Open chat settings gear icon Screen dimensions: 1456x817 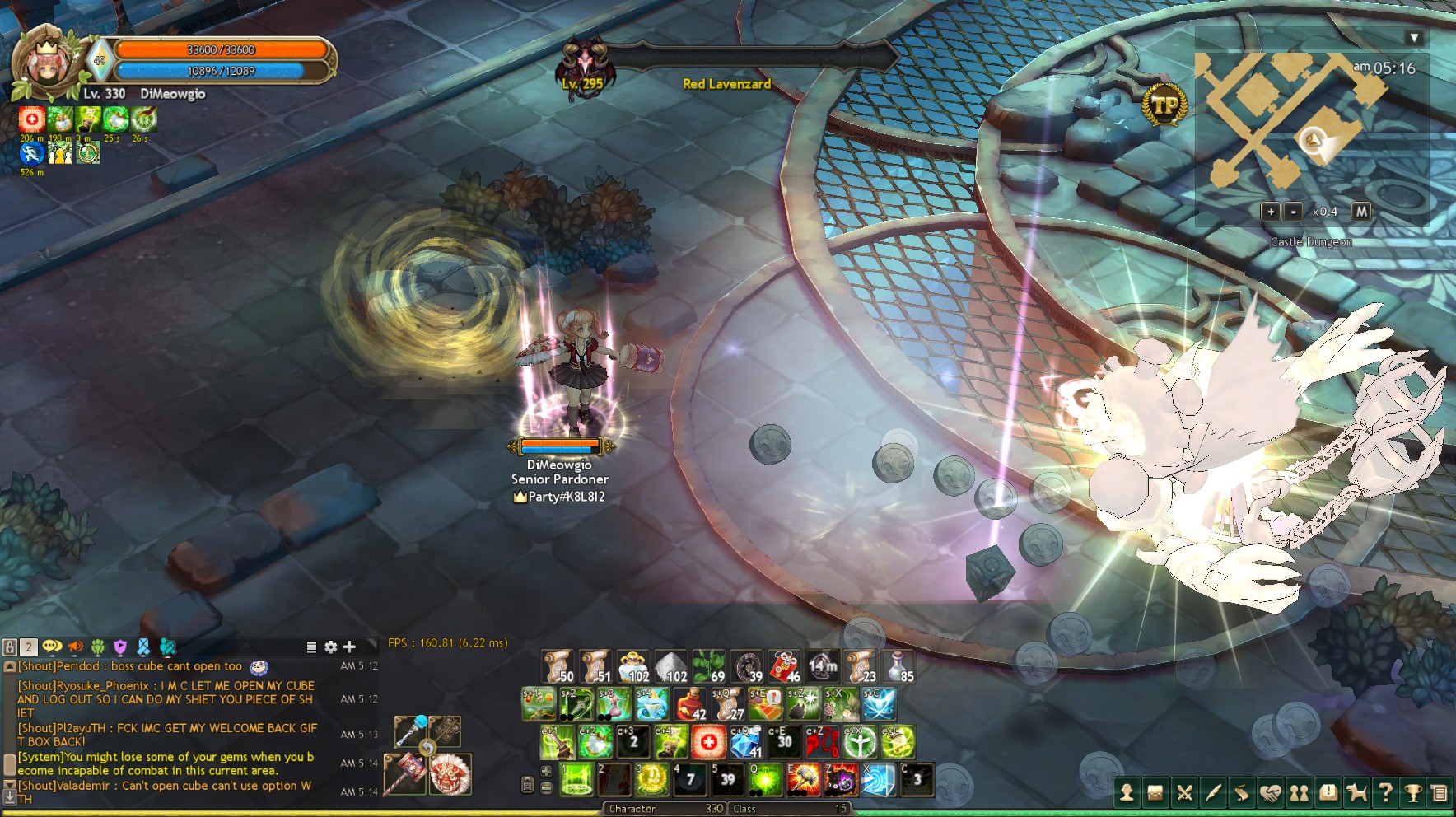(x=331, y=647)
